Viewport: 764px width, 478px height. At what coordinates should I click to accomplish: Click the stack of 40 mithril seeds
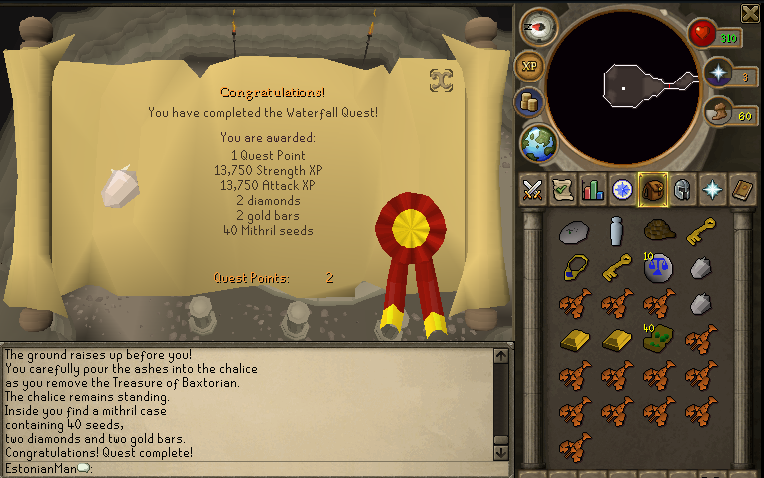(658, 338)
